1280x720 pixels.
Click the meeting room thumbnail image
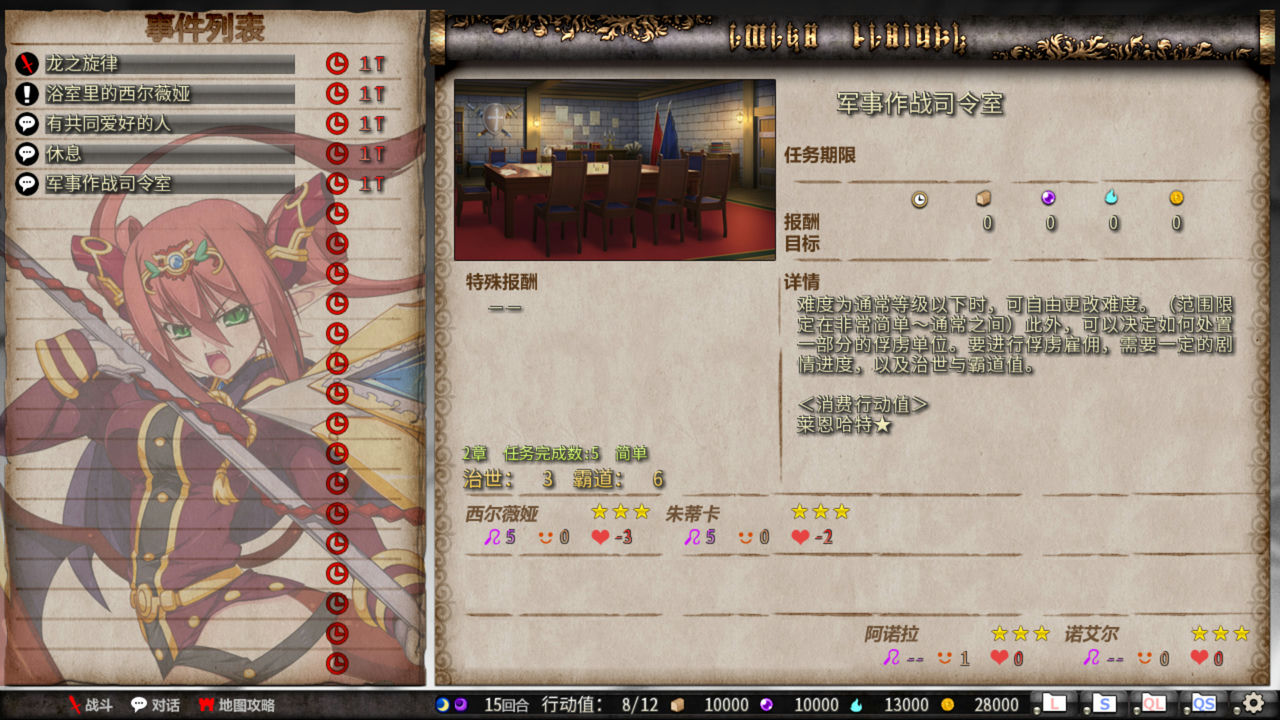click(x=614, y=170)
